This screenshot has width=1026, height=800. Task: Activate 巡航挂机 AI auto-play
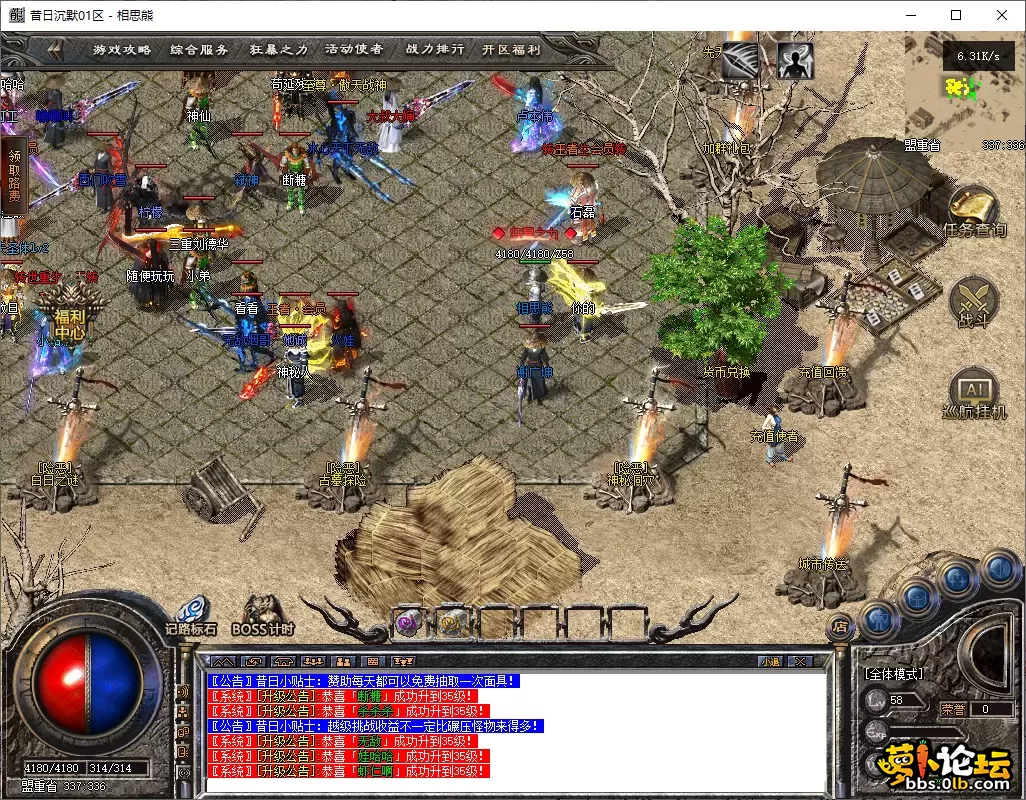[974, 393]
